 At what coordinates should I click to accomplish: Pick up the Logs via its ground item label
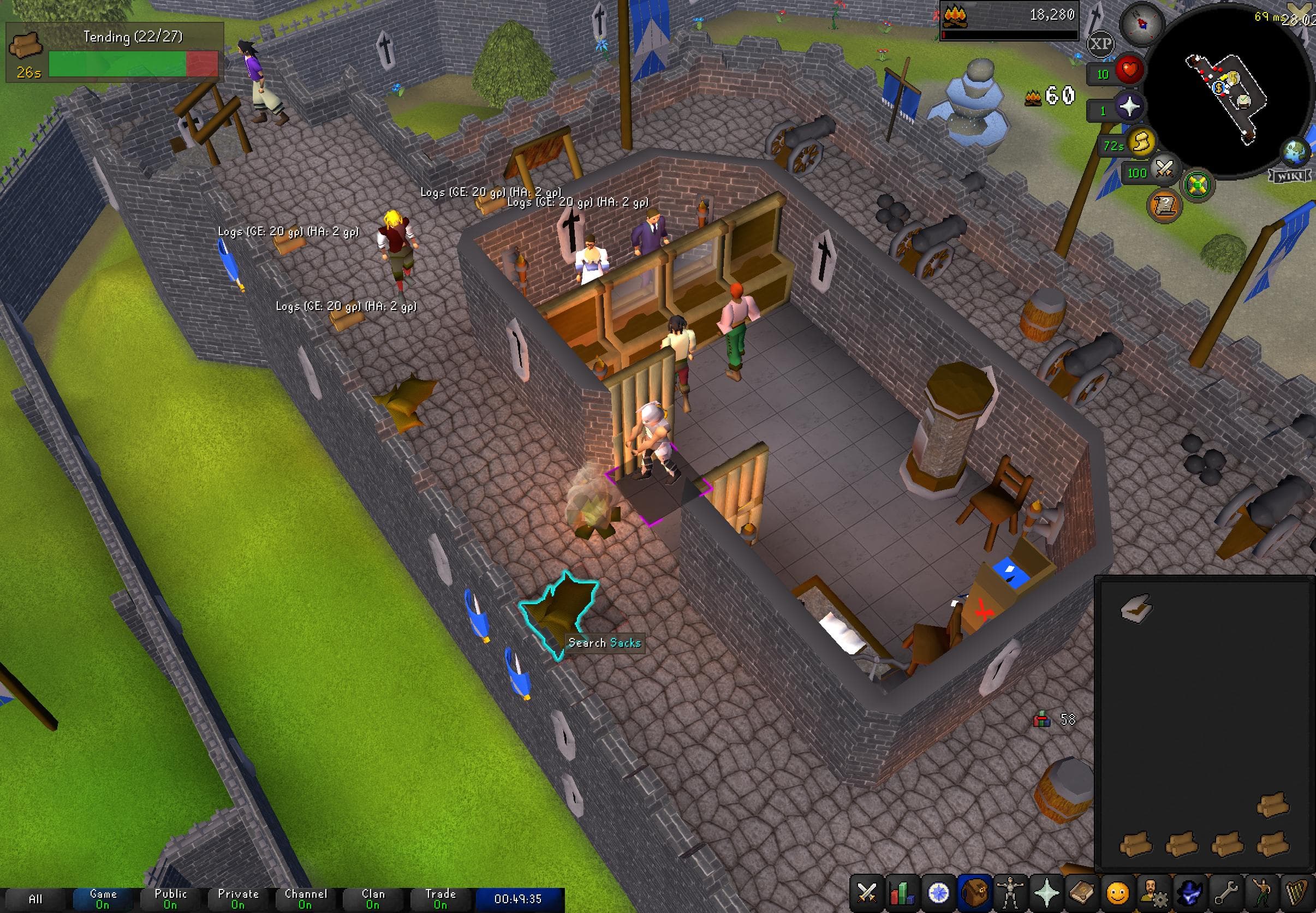coord(289,234)
